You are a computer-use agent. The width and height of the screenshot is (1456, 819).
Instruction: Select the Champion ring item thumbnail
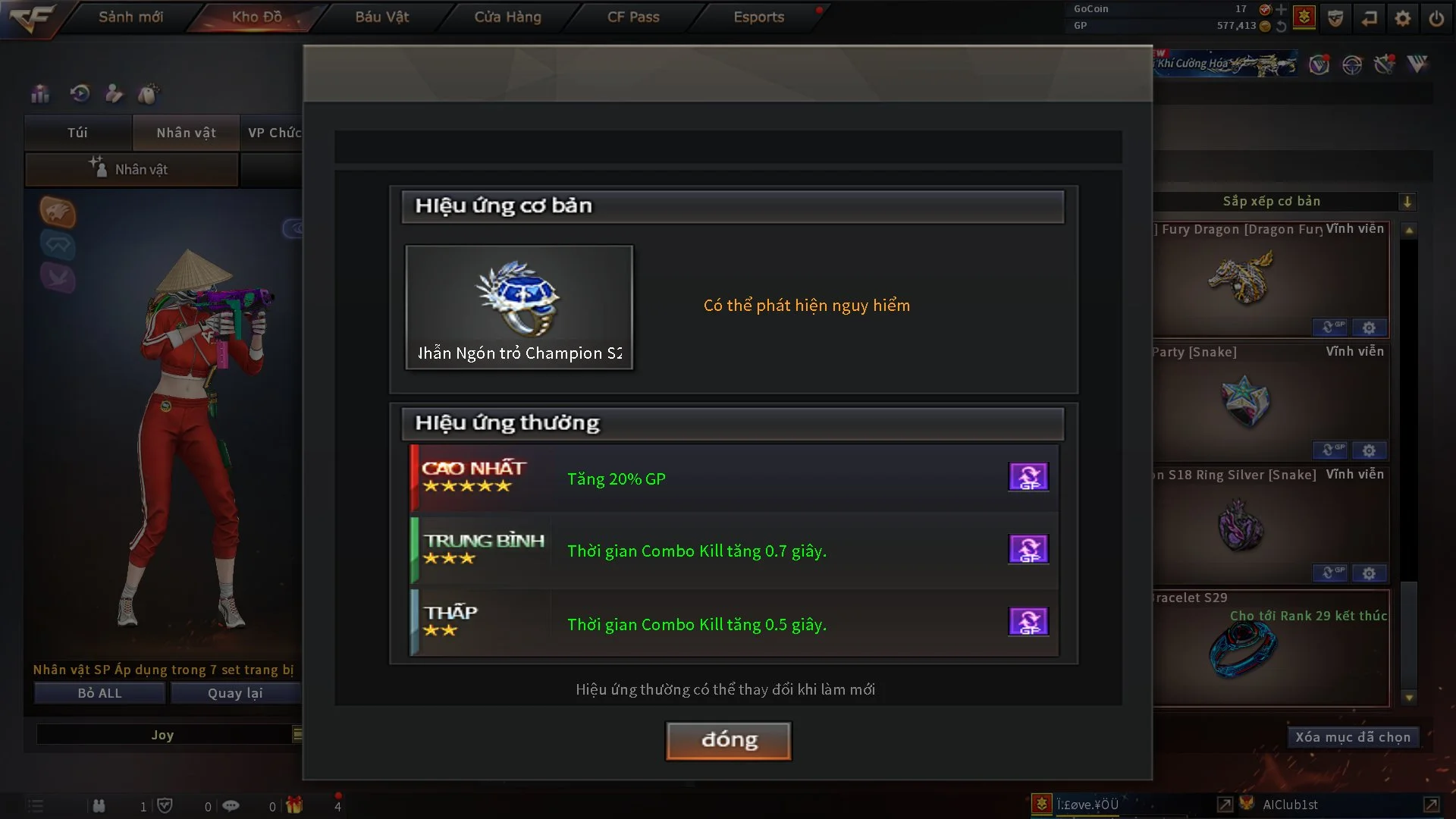tap(519, 307)
